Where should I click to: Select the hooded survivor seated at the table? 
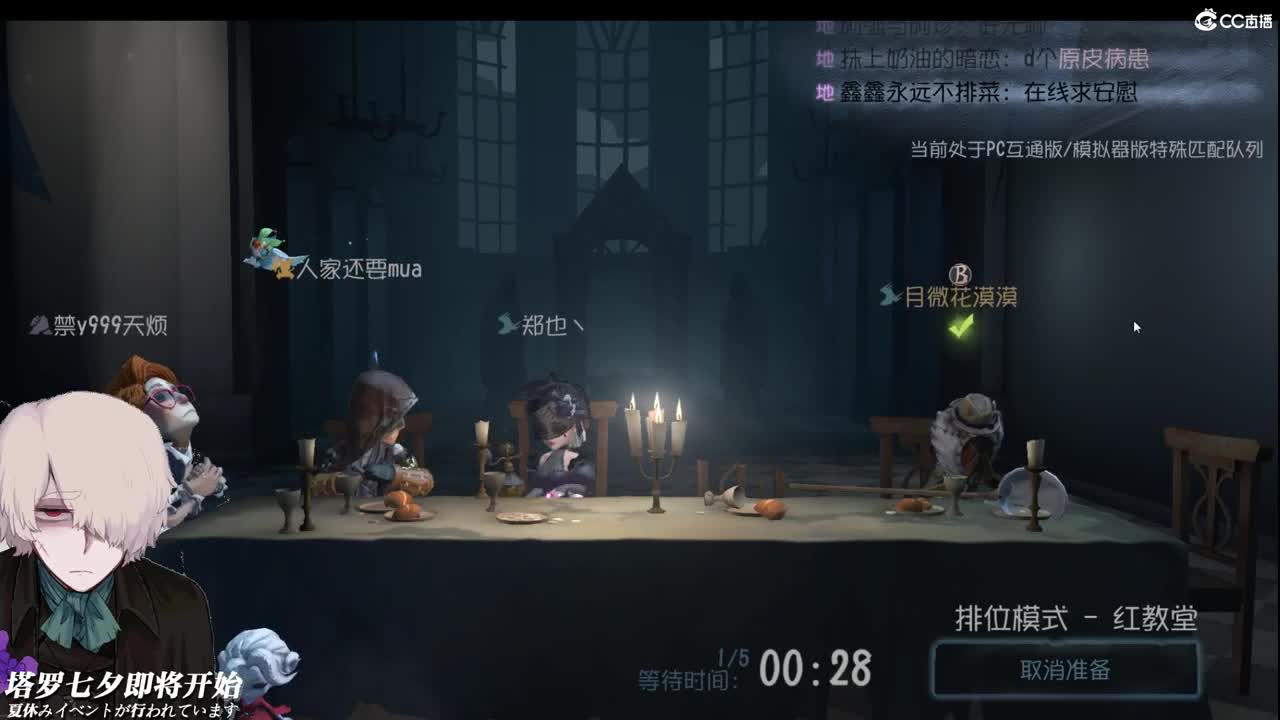point(385,430)
